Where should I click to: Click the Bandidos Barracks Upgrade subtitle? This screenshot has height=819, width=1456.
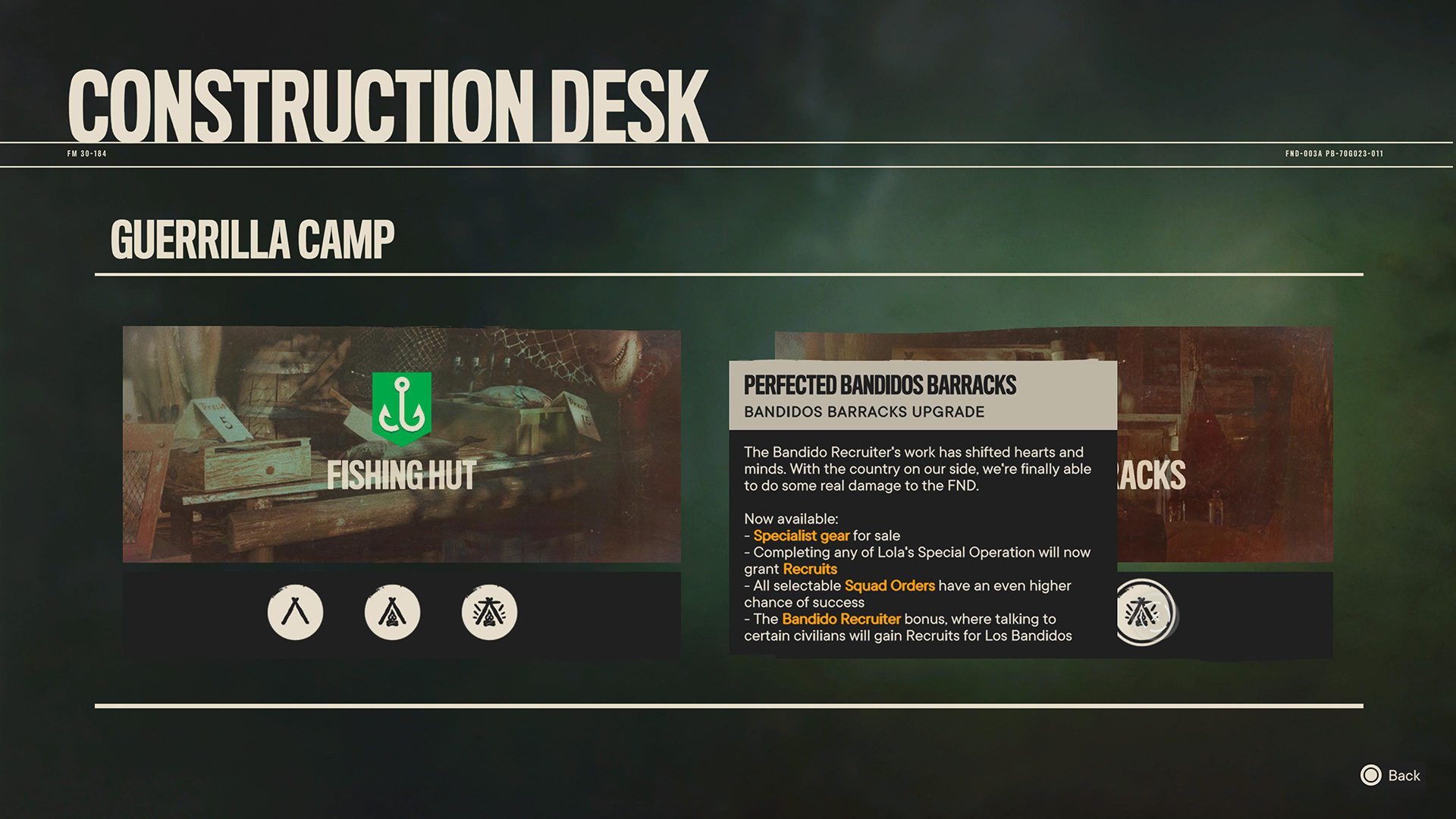(x=863, y=412)
